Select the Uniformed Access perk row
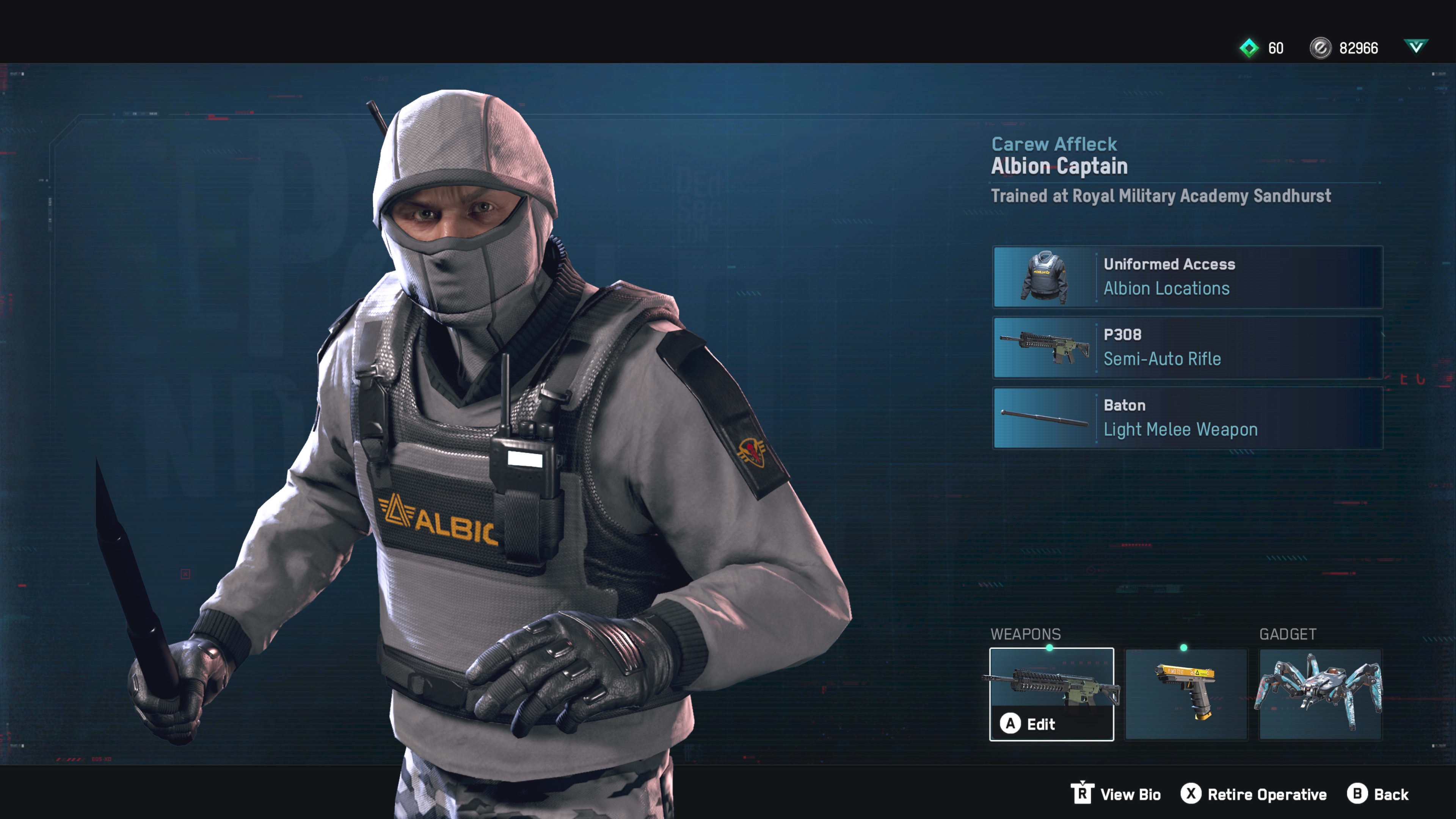This screenshot has height=819, width=1456. tap(1188, 277)
